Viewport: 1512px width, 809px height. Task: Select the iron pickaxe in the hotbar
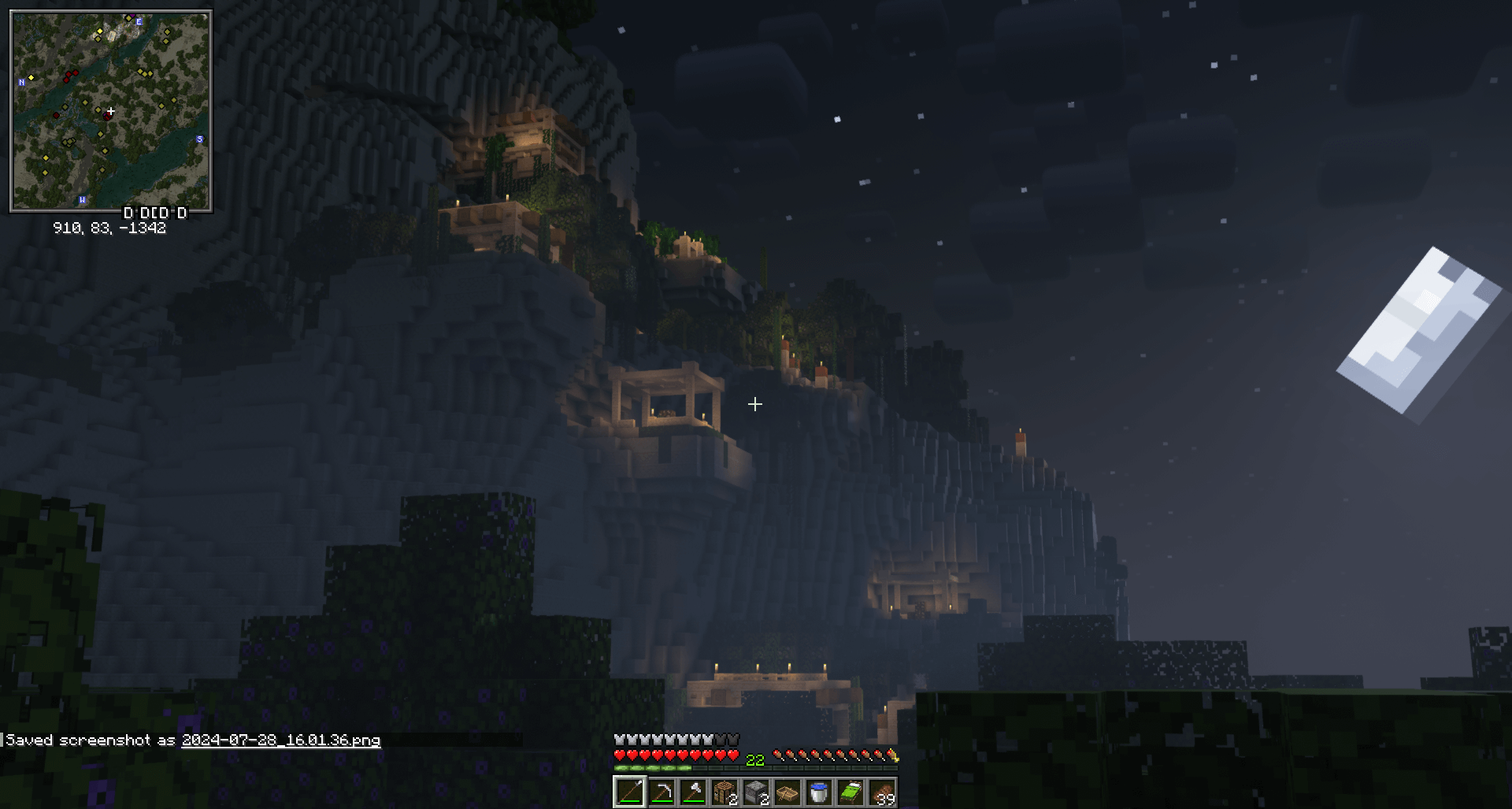[x=661, y=794]
